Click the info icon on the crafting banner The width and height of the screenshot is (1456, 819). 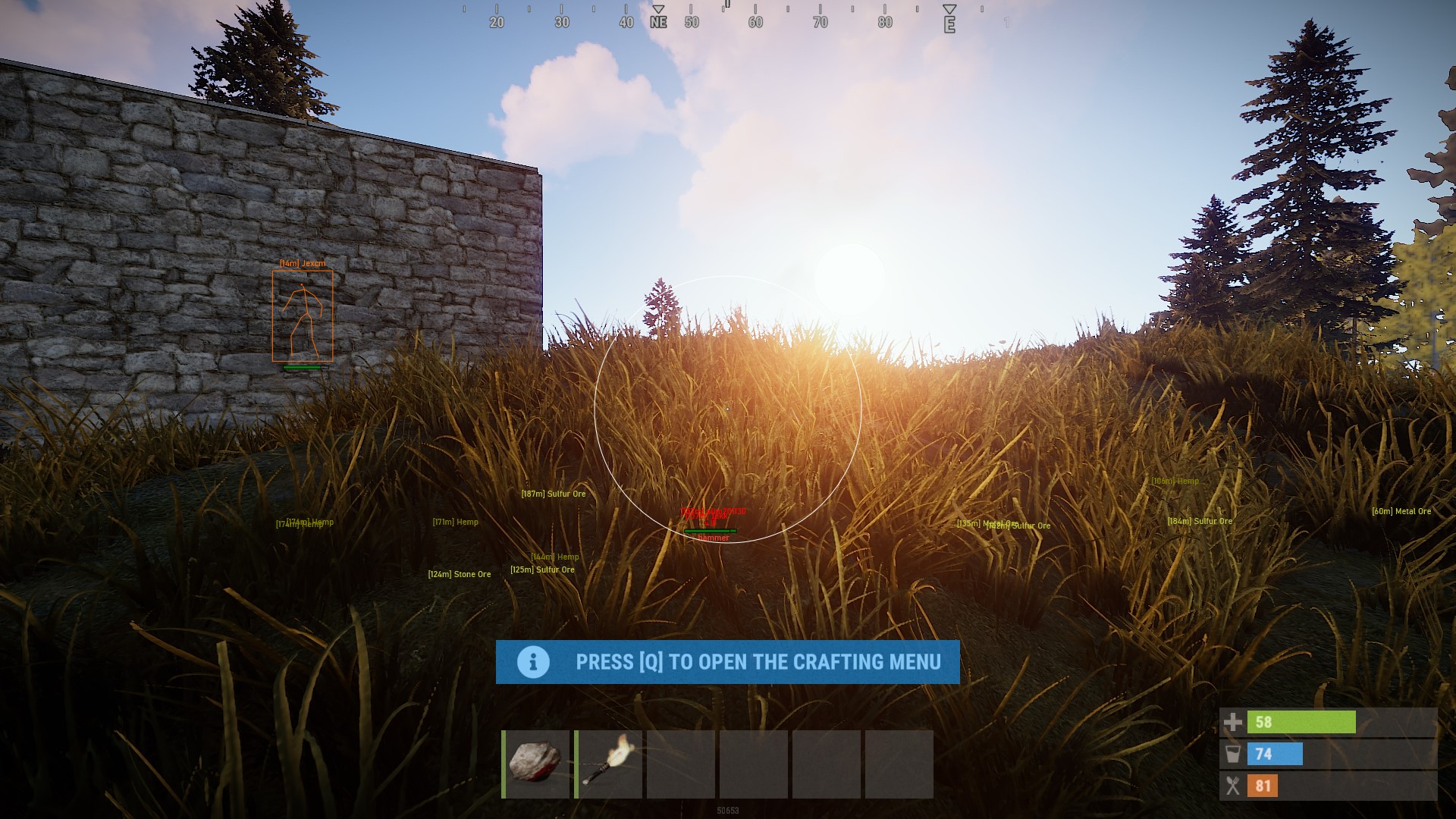click(x=533, y=662)
